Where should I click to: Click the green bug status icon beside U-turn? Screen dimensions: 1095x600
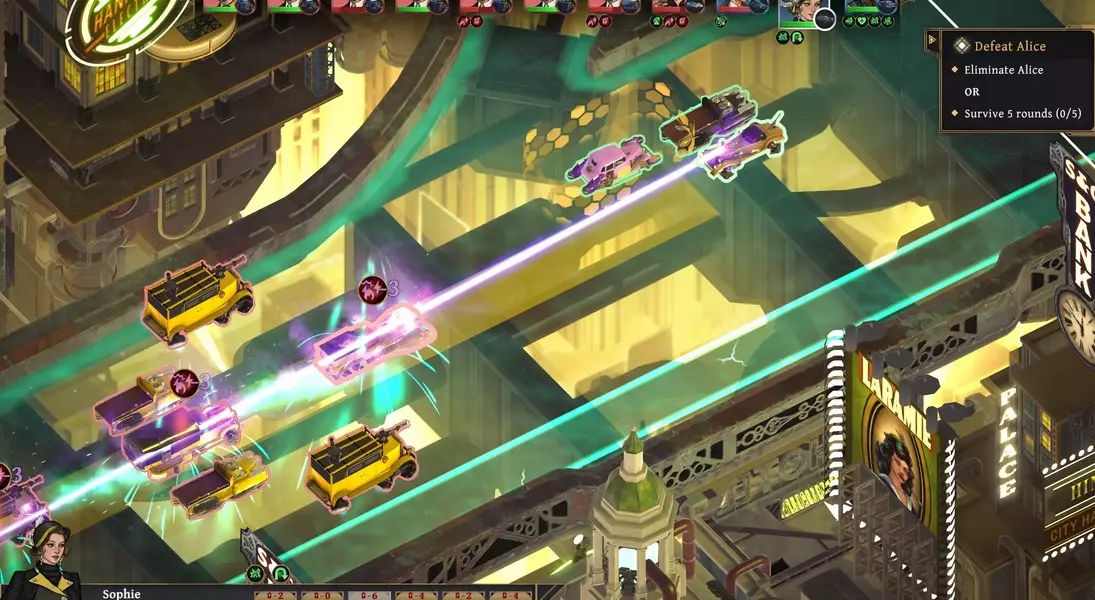tap(257, 574)
